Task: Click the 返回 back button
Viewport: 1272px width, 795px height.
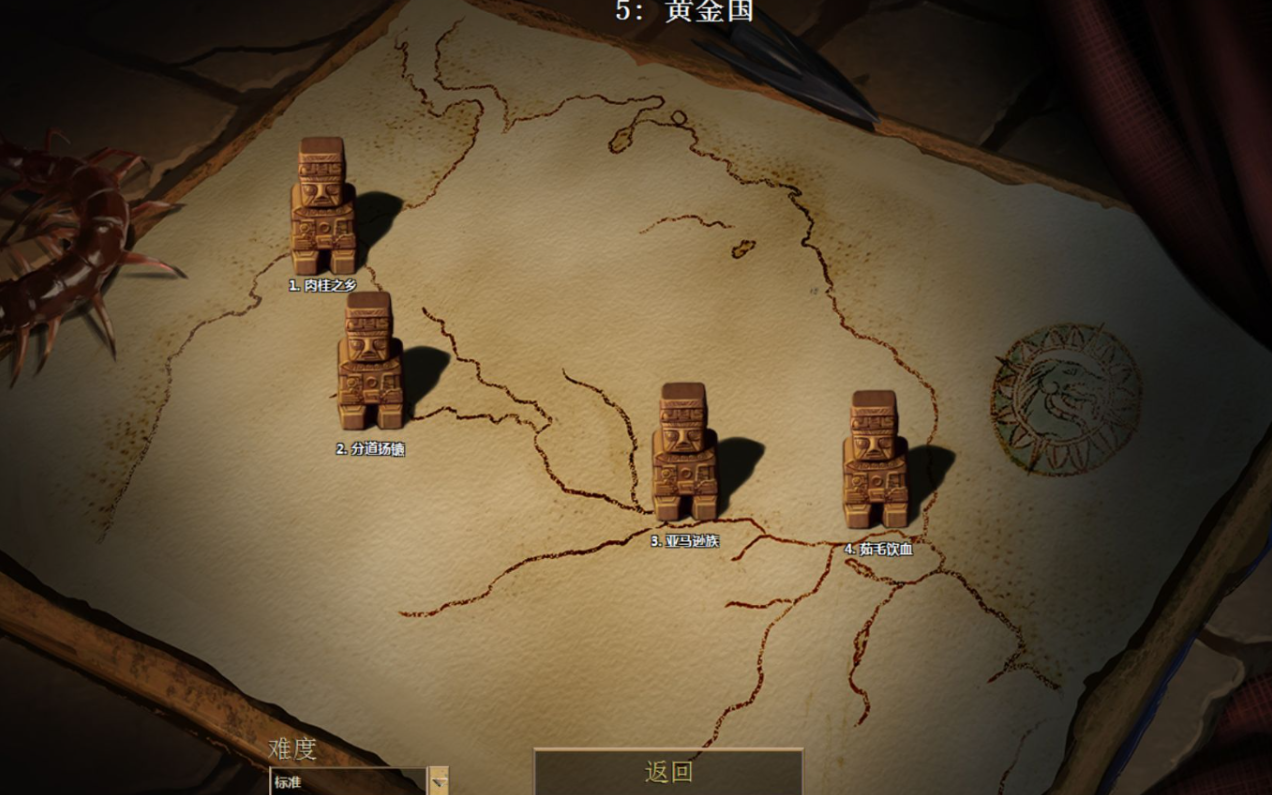Action: tap(668, 772)
